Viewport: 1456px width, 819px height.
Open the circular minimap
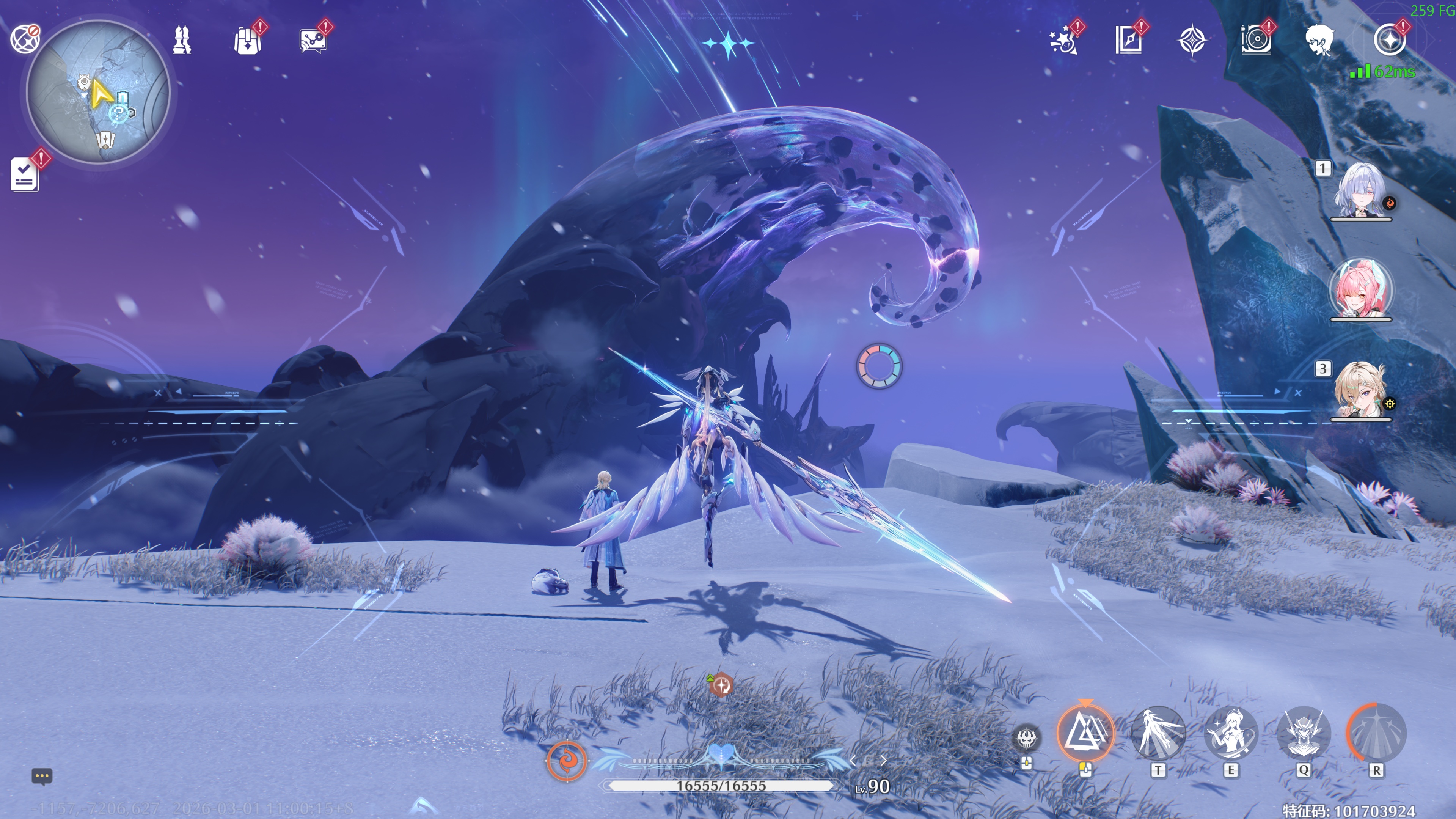[98, 92]
